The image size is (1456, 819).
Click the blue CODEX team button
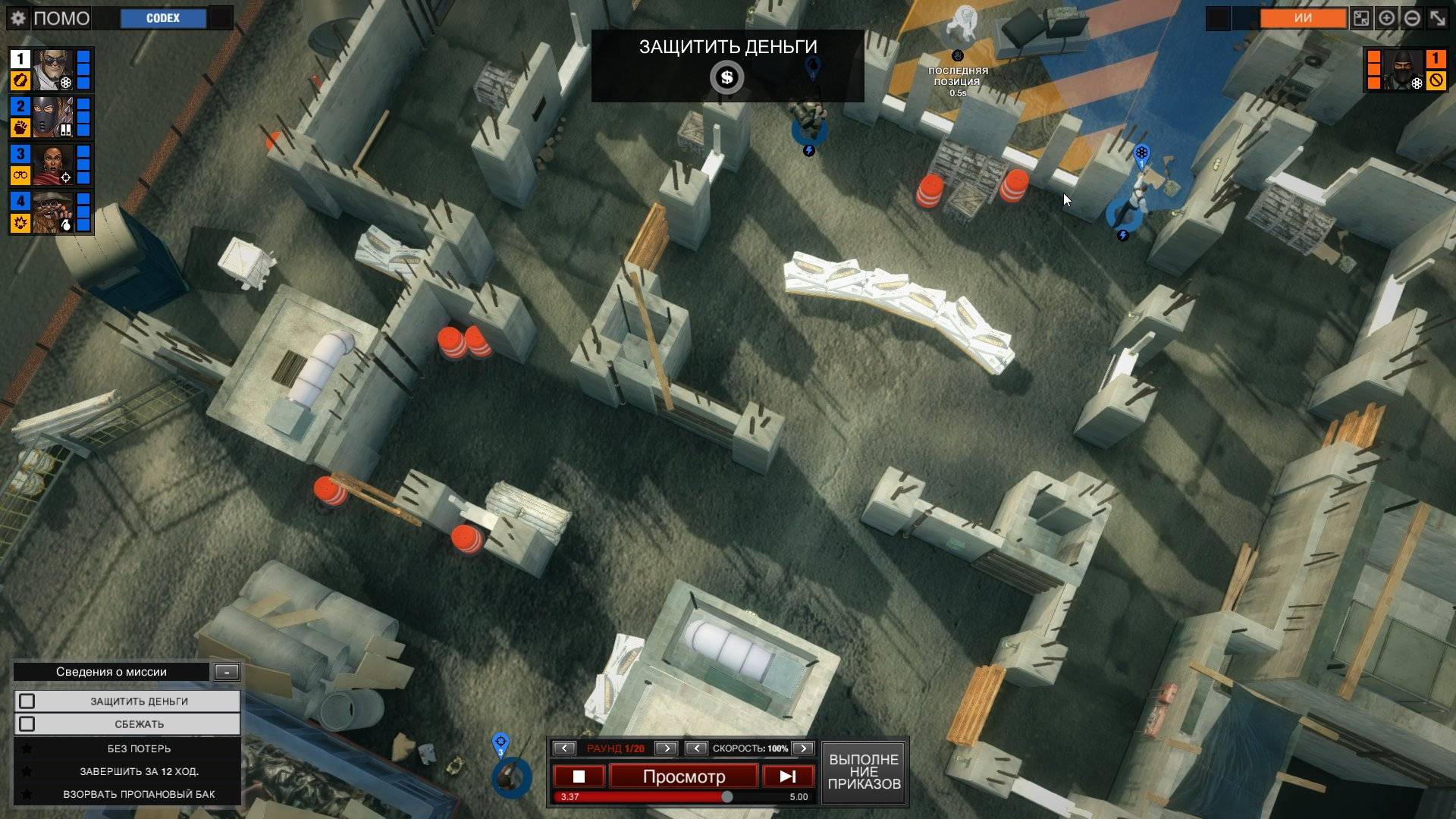[163, 18]
